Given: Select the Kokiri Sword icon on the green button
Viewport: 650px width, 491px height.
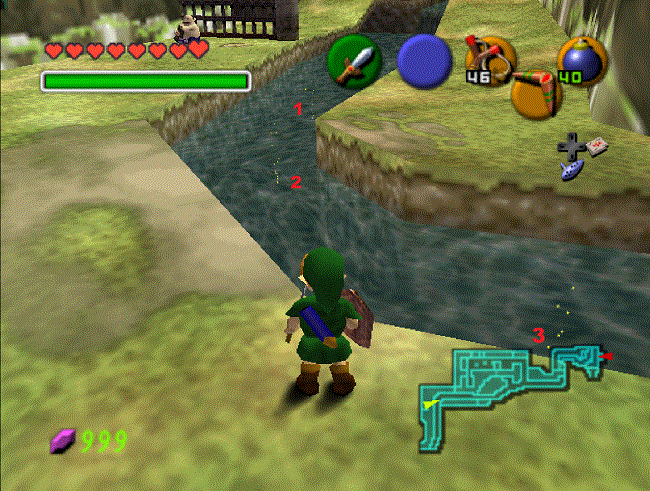Looking at the screenshot, I should coord(355,62).
